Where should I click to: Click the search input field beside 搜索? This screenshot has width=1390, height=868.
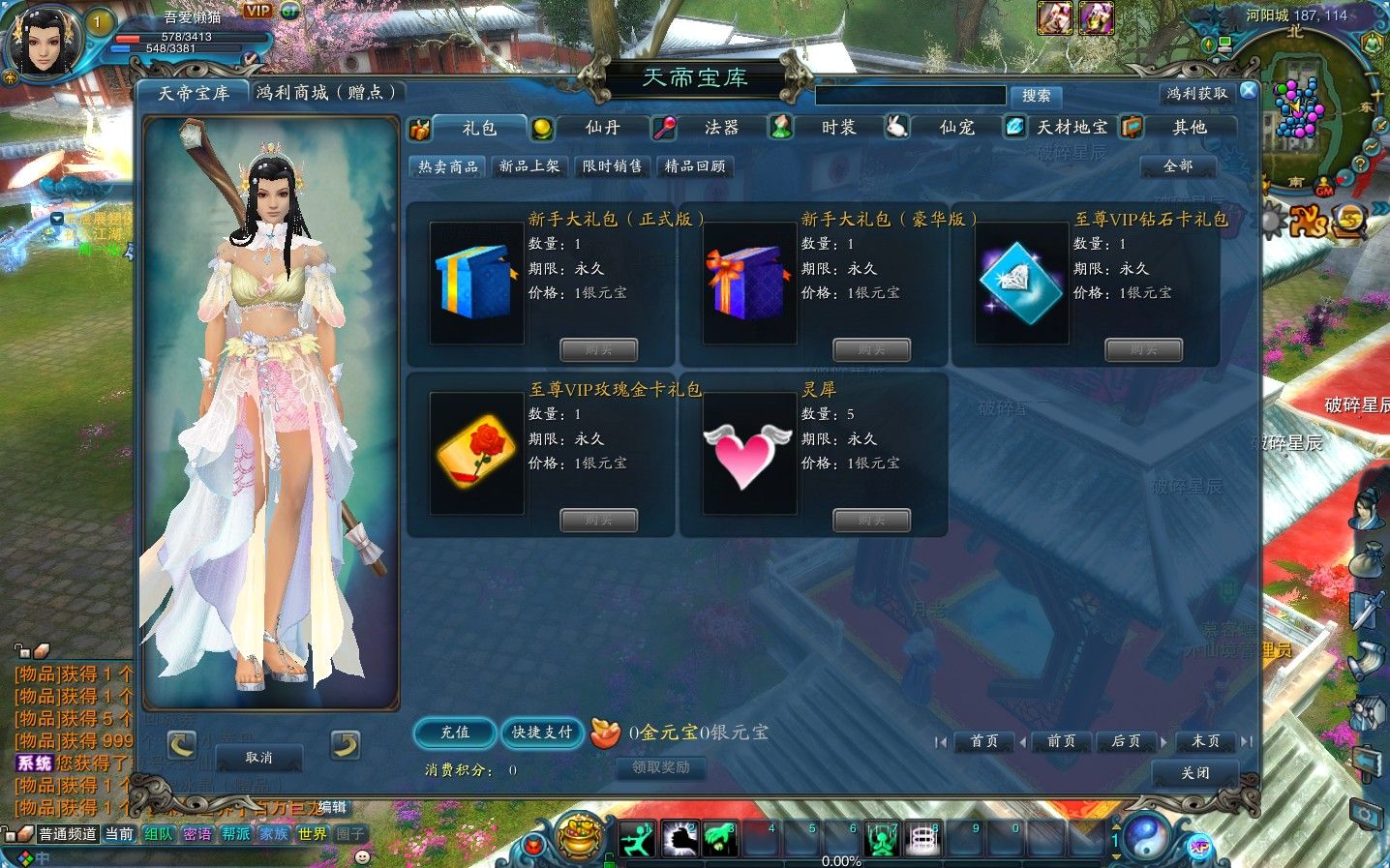coord(908,95)
